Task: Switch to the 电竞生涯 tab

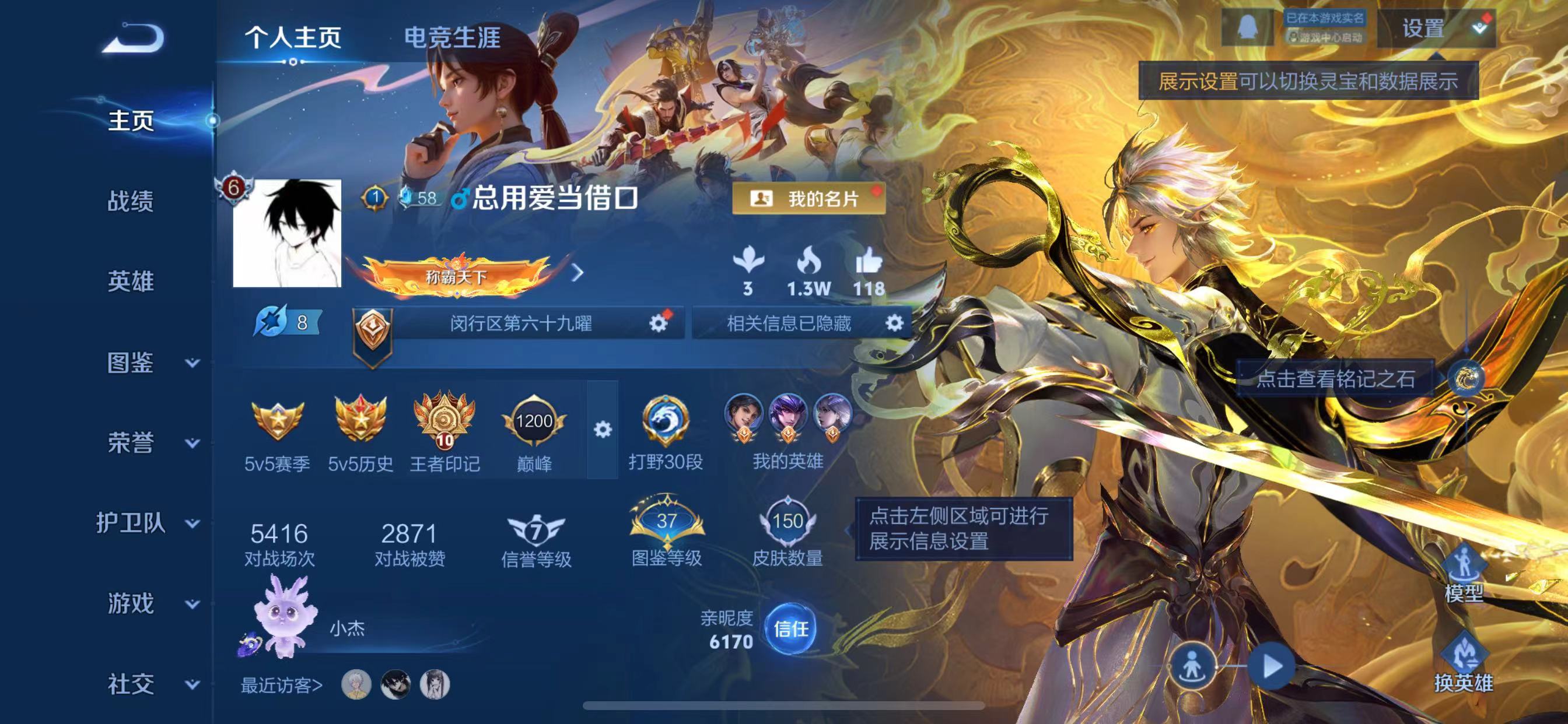Action: 453,37
